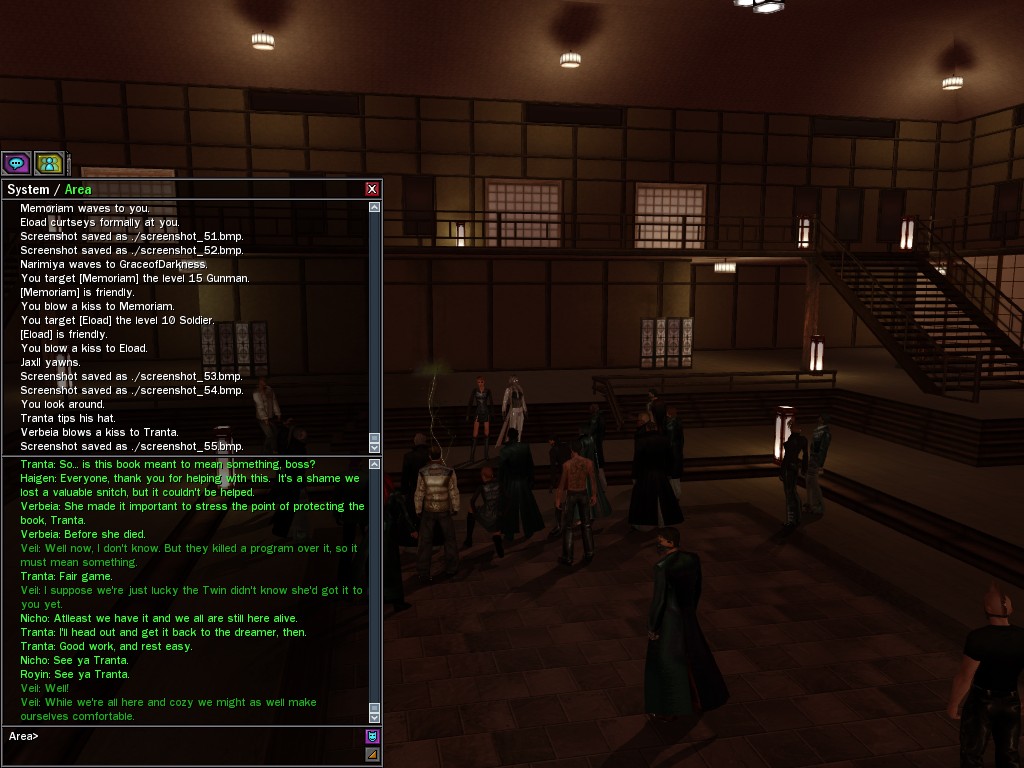1024x768 pixels.
Task: Click the system log scroll-up arrow
Action: (375, 208)
